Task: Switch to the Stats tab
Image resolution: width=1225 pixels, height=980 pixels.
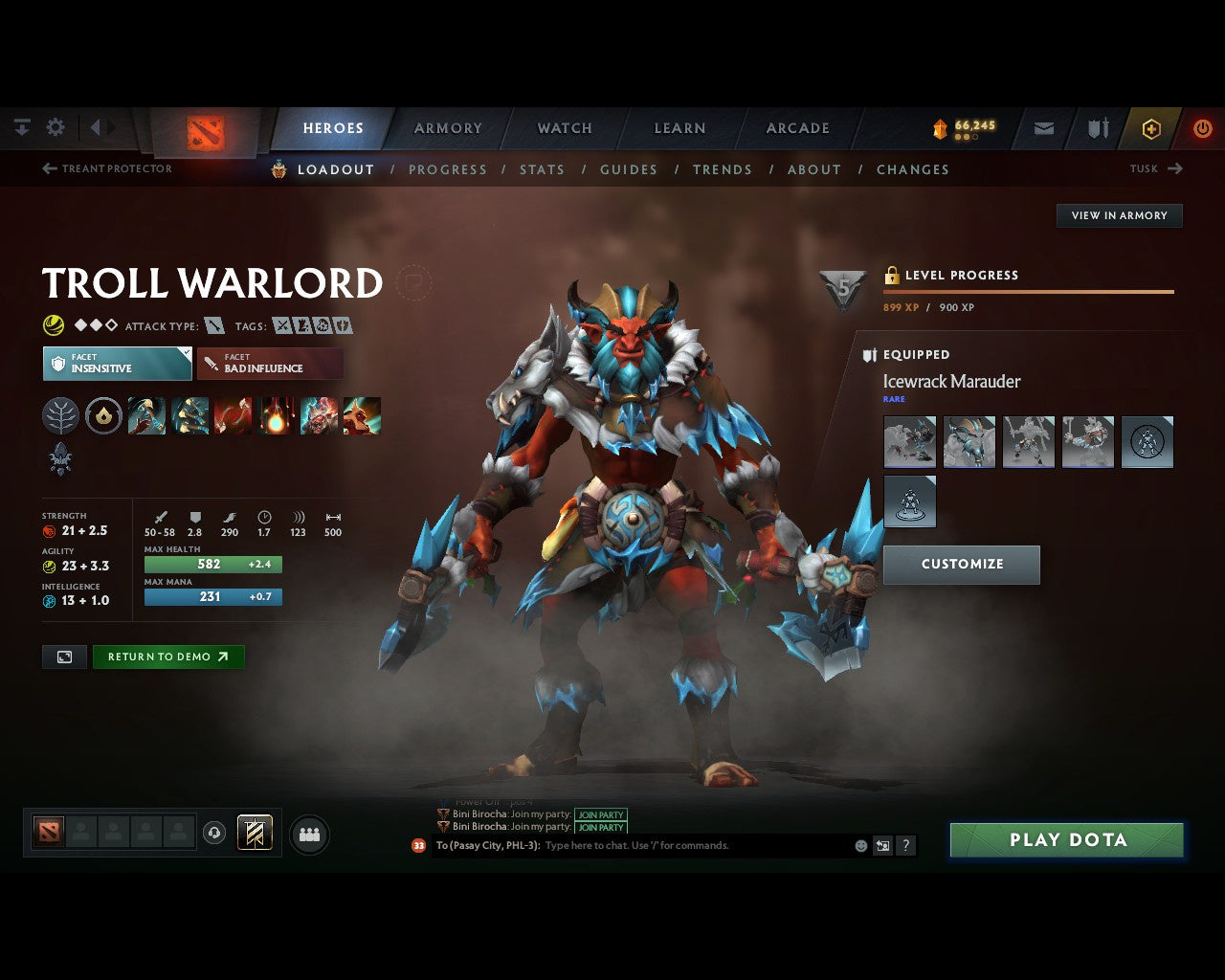Action: (543, 169)
